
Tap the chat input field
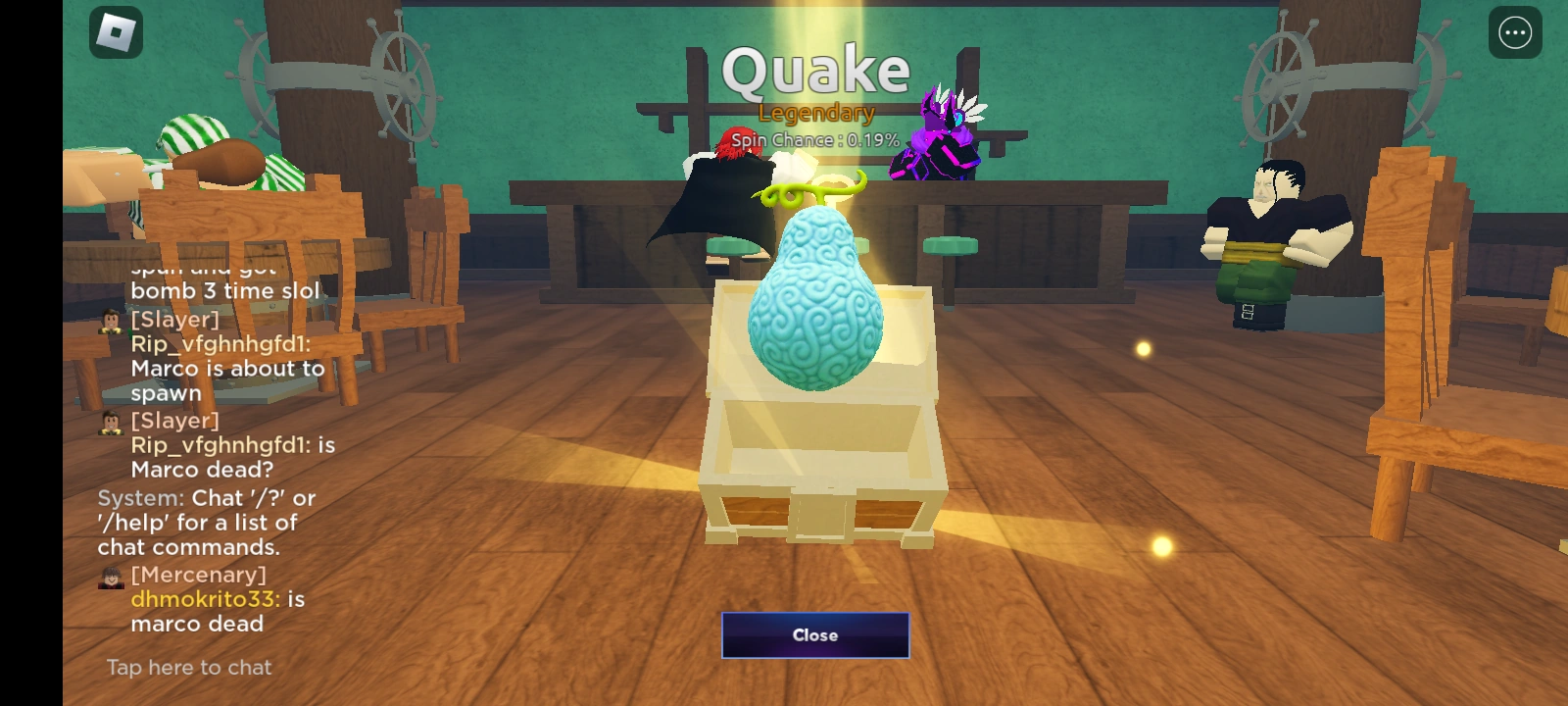tap(188, 667)
